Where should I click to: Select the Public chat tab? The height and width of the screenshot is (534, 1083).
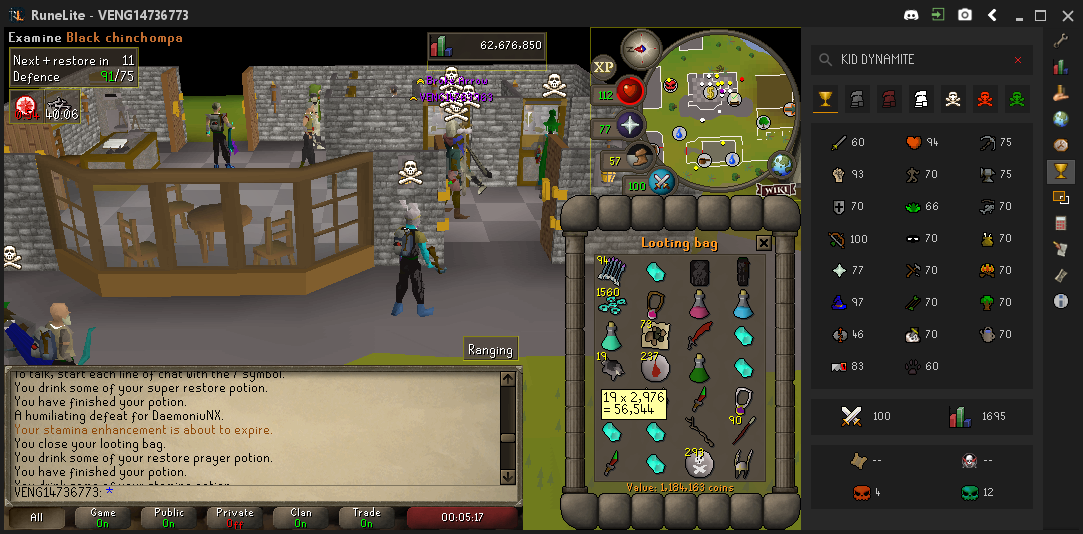point(169,517)
